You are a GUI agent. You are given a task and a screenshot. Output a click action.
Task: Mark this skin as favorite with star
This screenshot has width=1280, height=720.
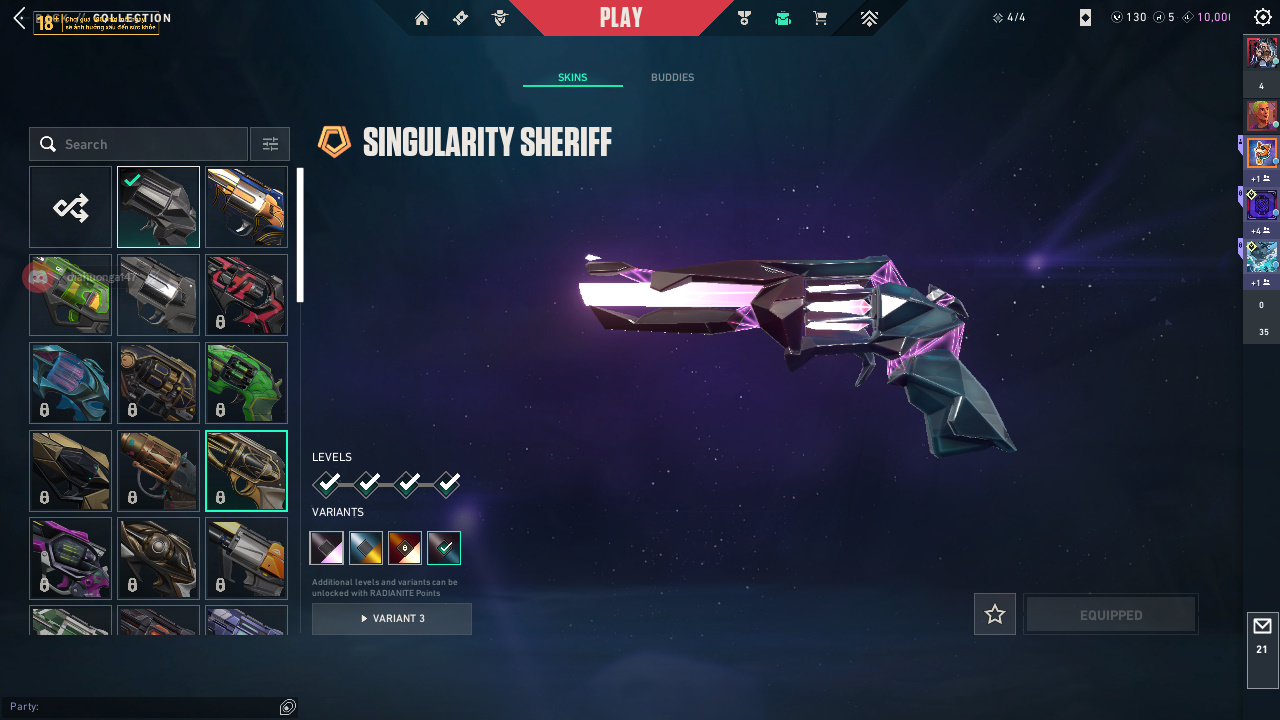(x=995, y=614)
